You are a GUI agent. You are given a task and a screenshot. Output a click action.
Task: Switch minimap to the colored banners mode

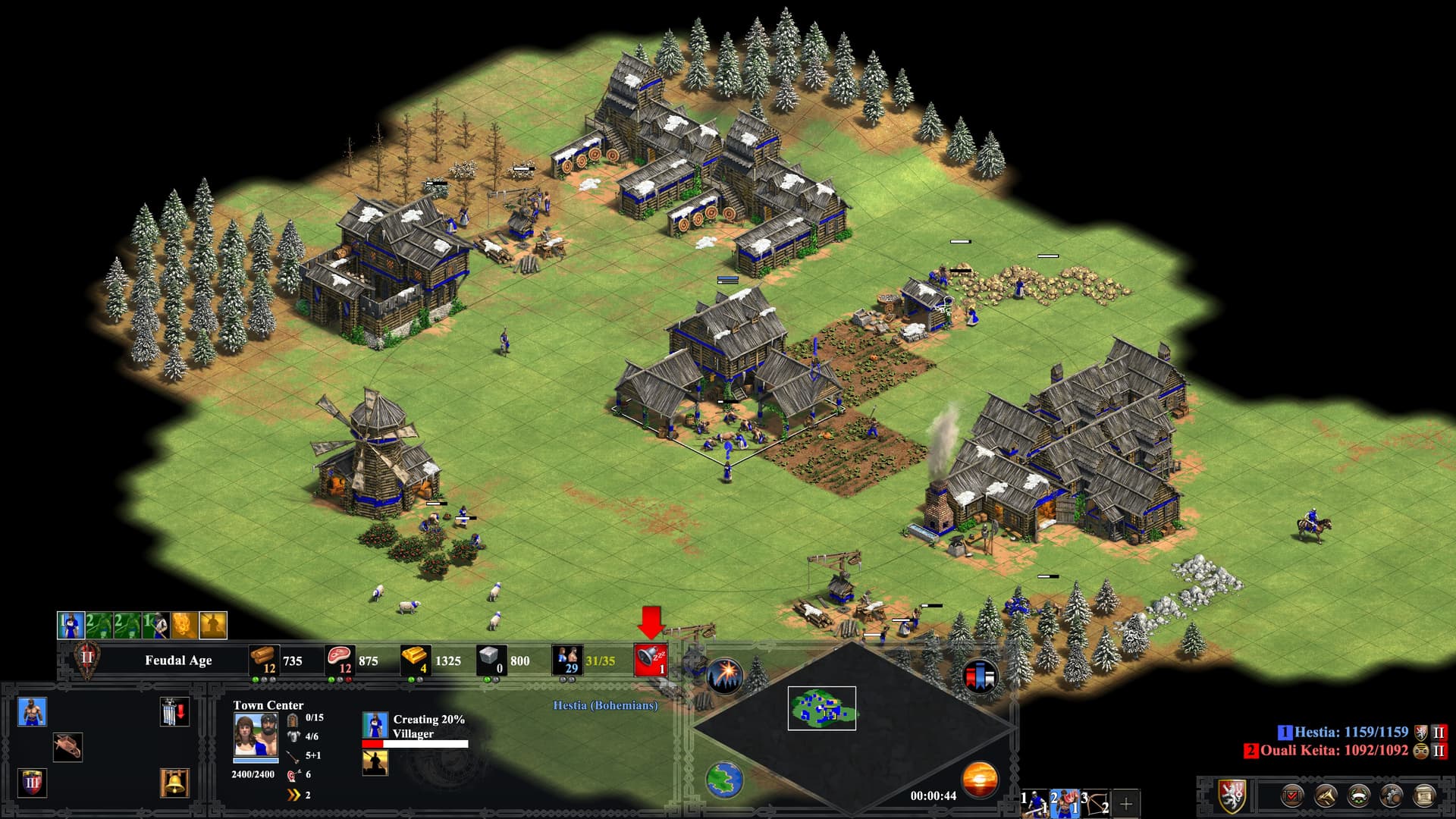[x=979, y=676]
